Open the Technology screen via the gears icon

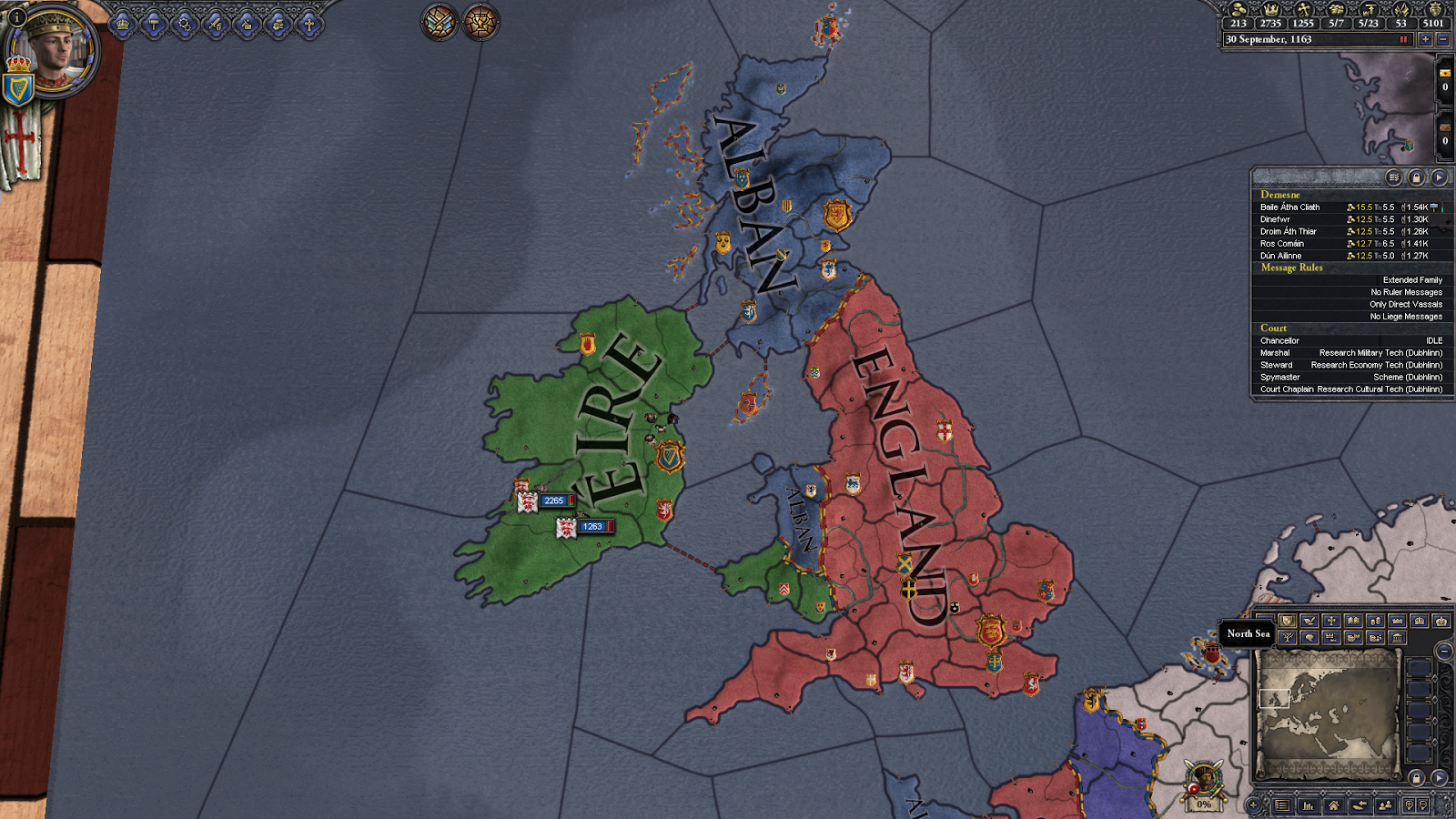coord(185,24)
